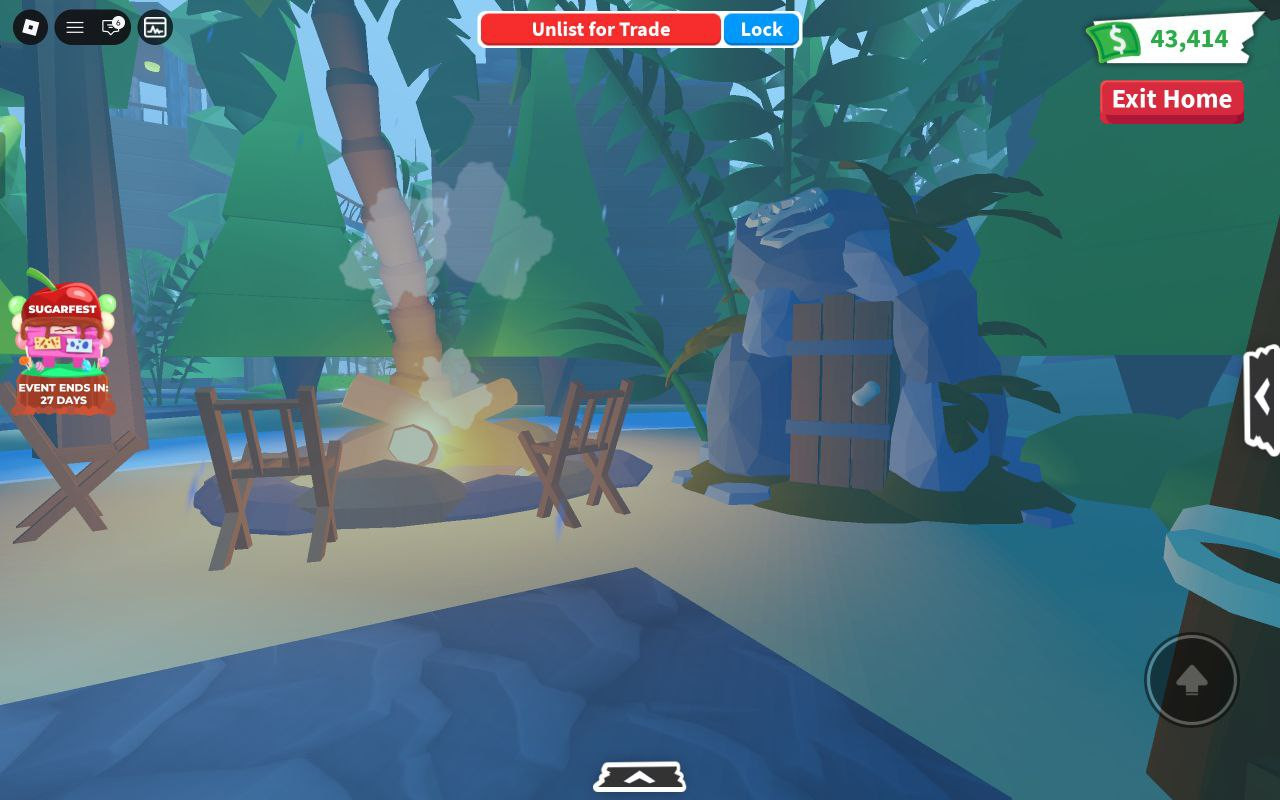This screenshot has height=800, width=1280.
Task: Lock the home with the Lock button
Action: coord(761,30)
